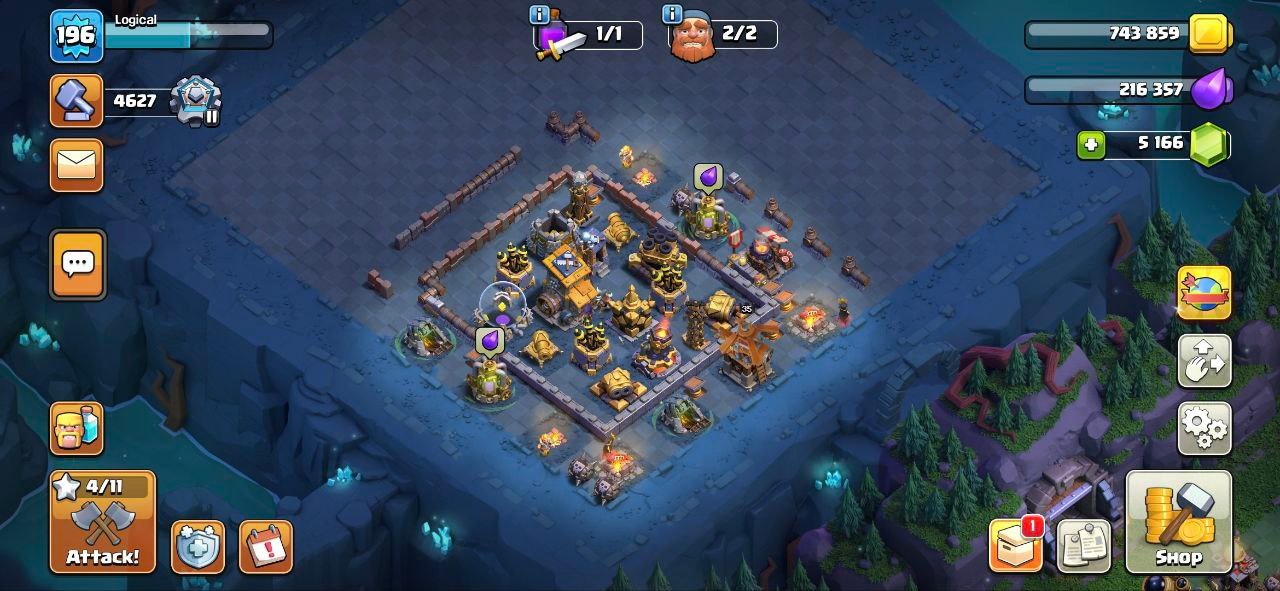This screenshot has width=1280, height=591.
Task: Tap the Attack! button
Action: (103, 521)
